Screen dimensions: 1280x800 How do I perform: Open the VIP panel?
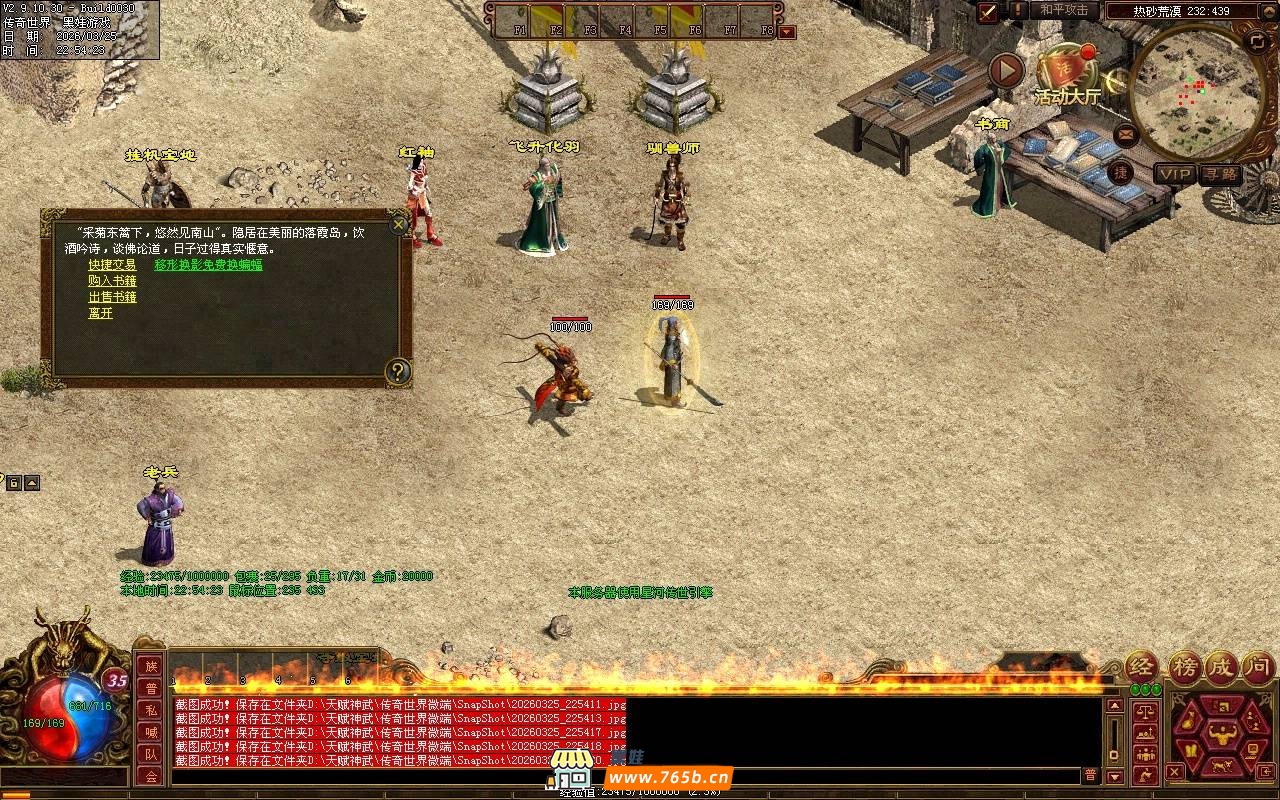(x=1175, y=174)
